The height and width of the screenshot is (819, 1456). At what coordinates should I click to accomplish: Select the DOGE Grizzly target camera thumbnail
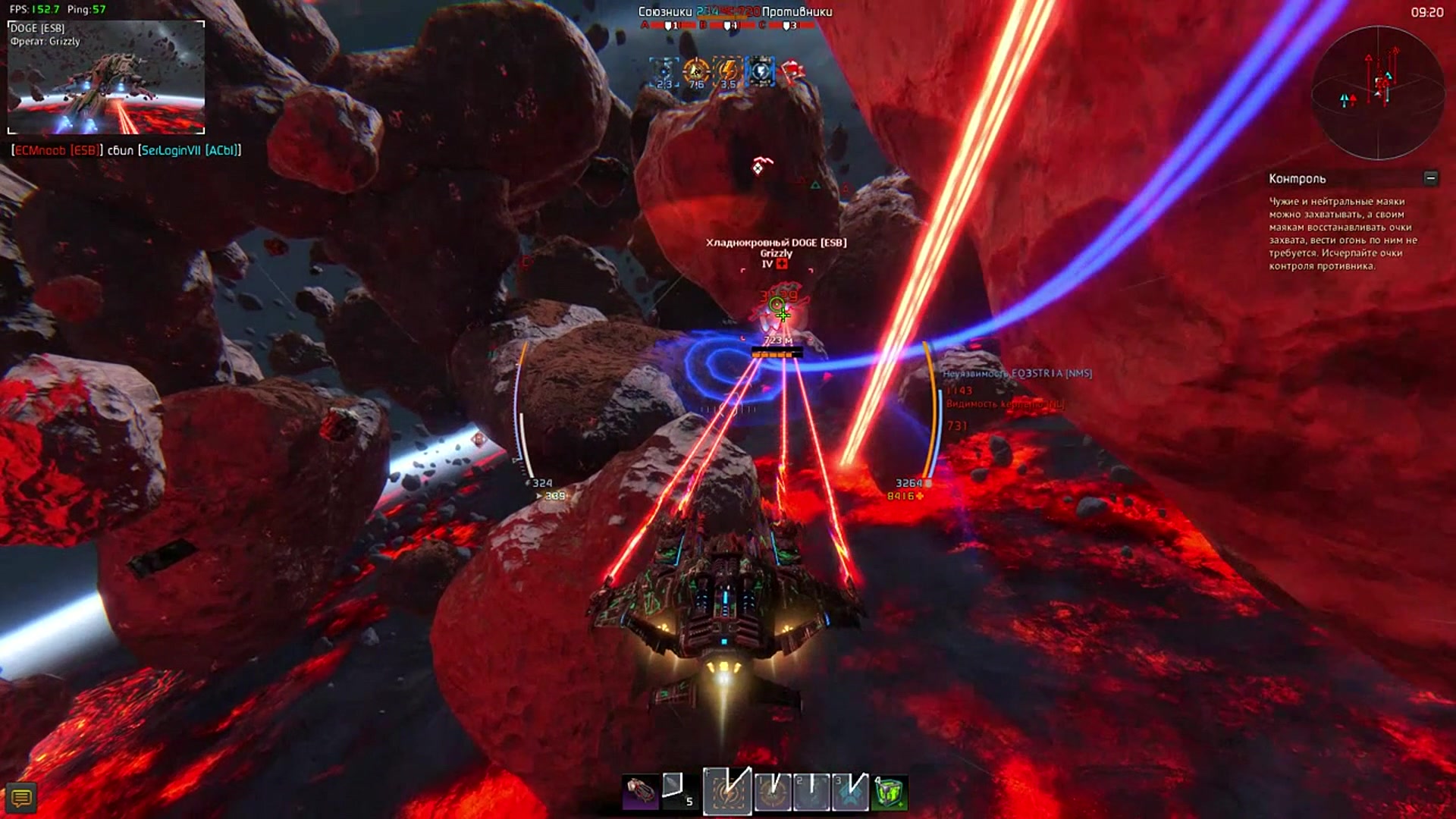coord(106,77)
